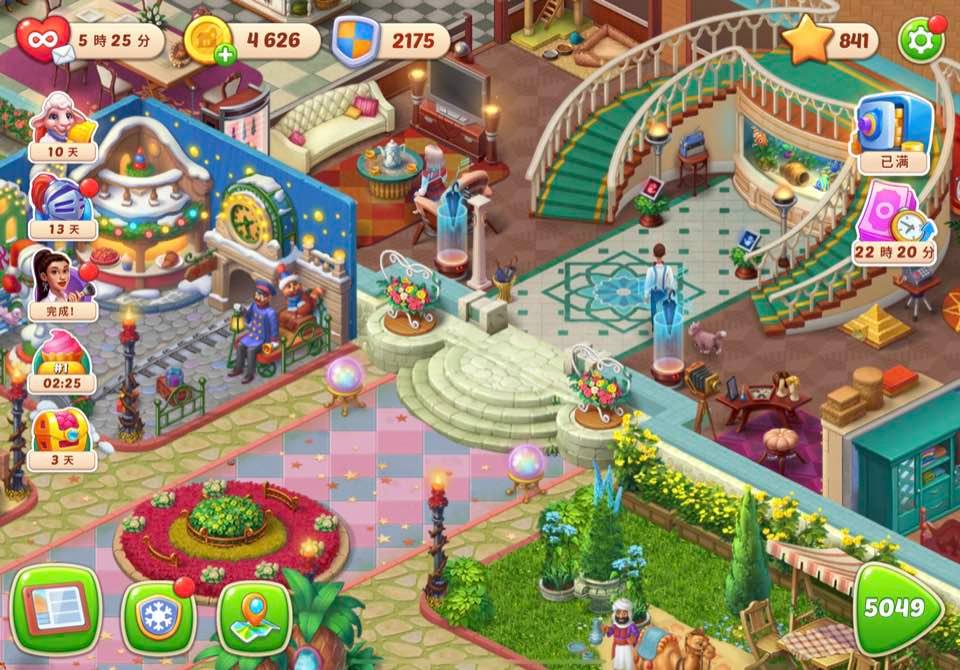
Task: Start level 5049 with the play button
Action: [898, 609]
